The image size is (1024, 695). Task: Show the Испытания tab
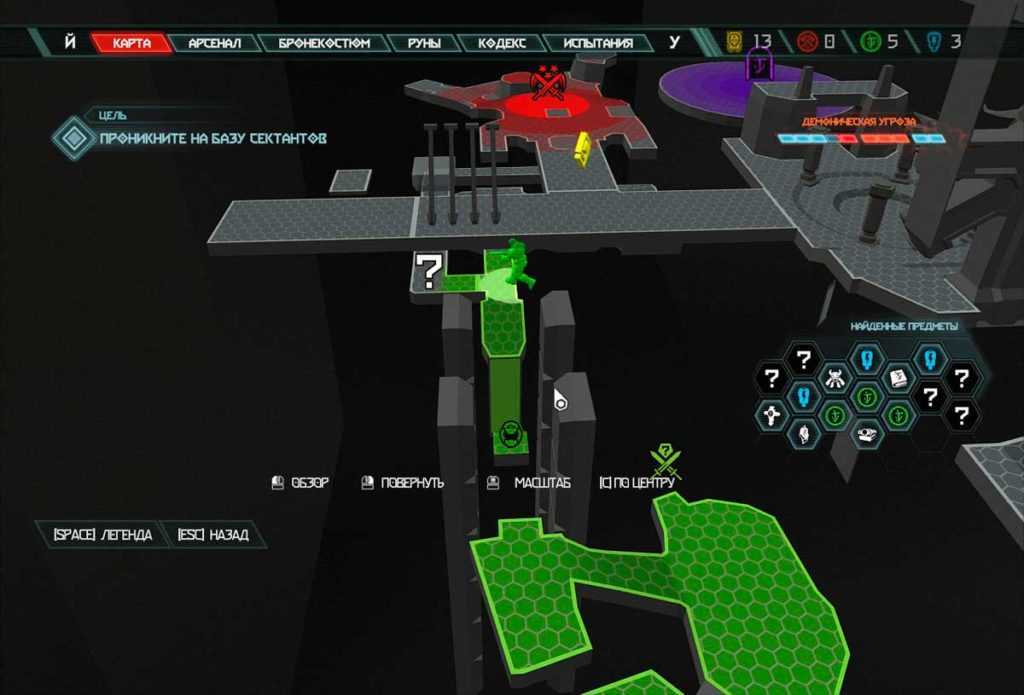pos(597,43)
